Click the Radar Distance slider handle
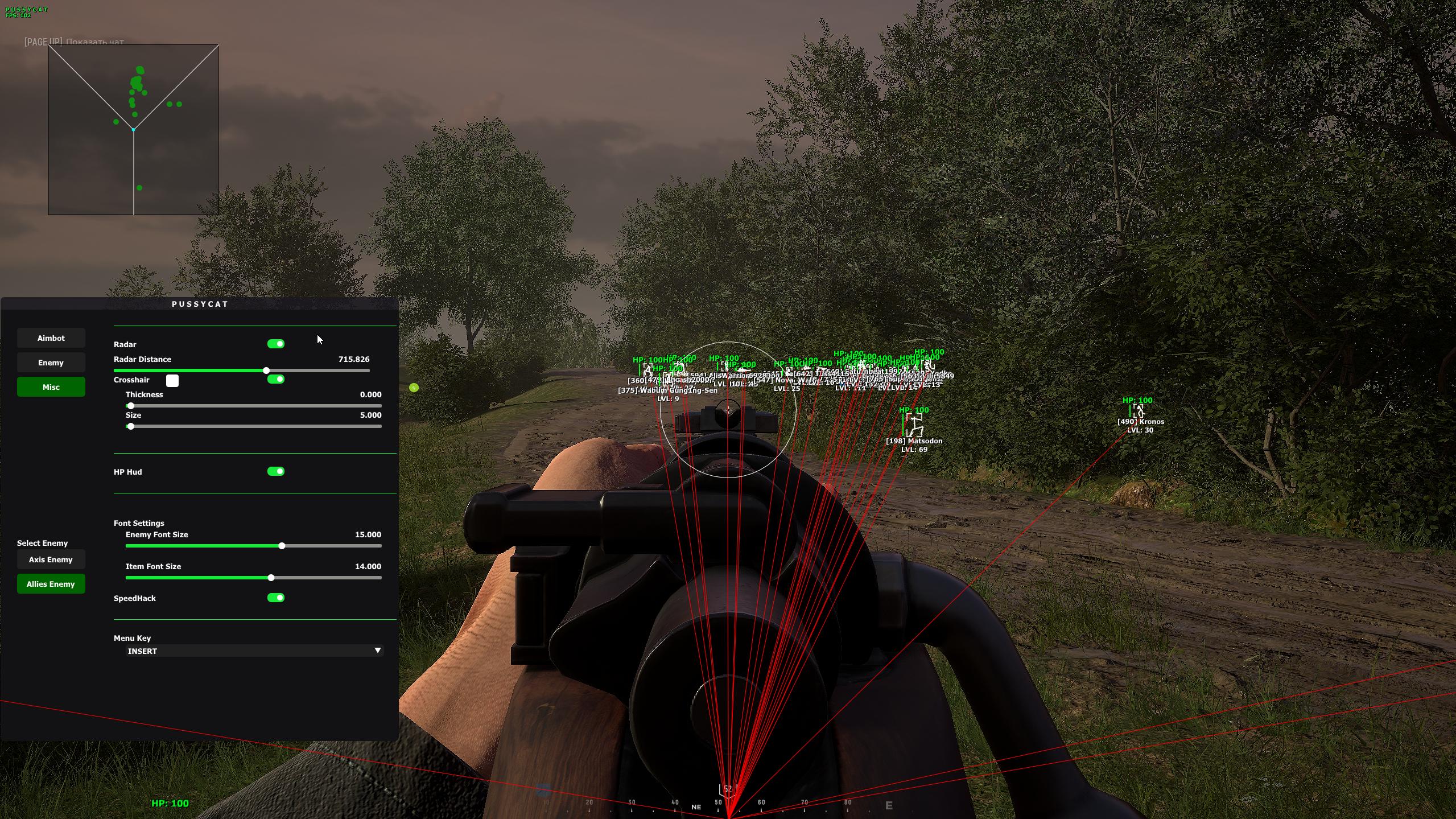This screenshot has width=1456, height=819. (266, 371)
